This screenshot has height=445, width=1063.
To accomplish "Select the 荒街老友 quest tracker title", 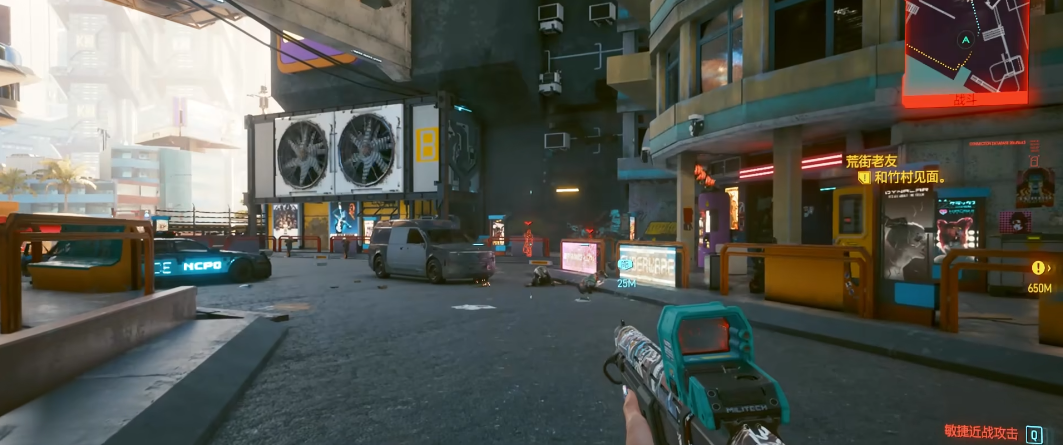I will pos(873,160).
